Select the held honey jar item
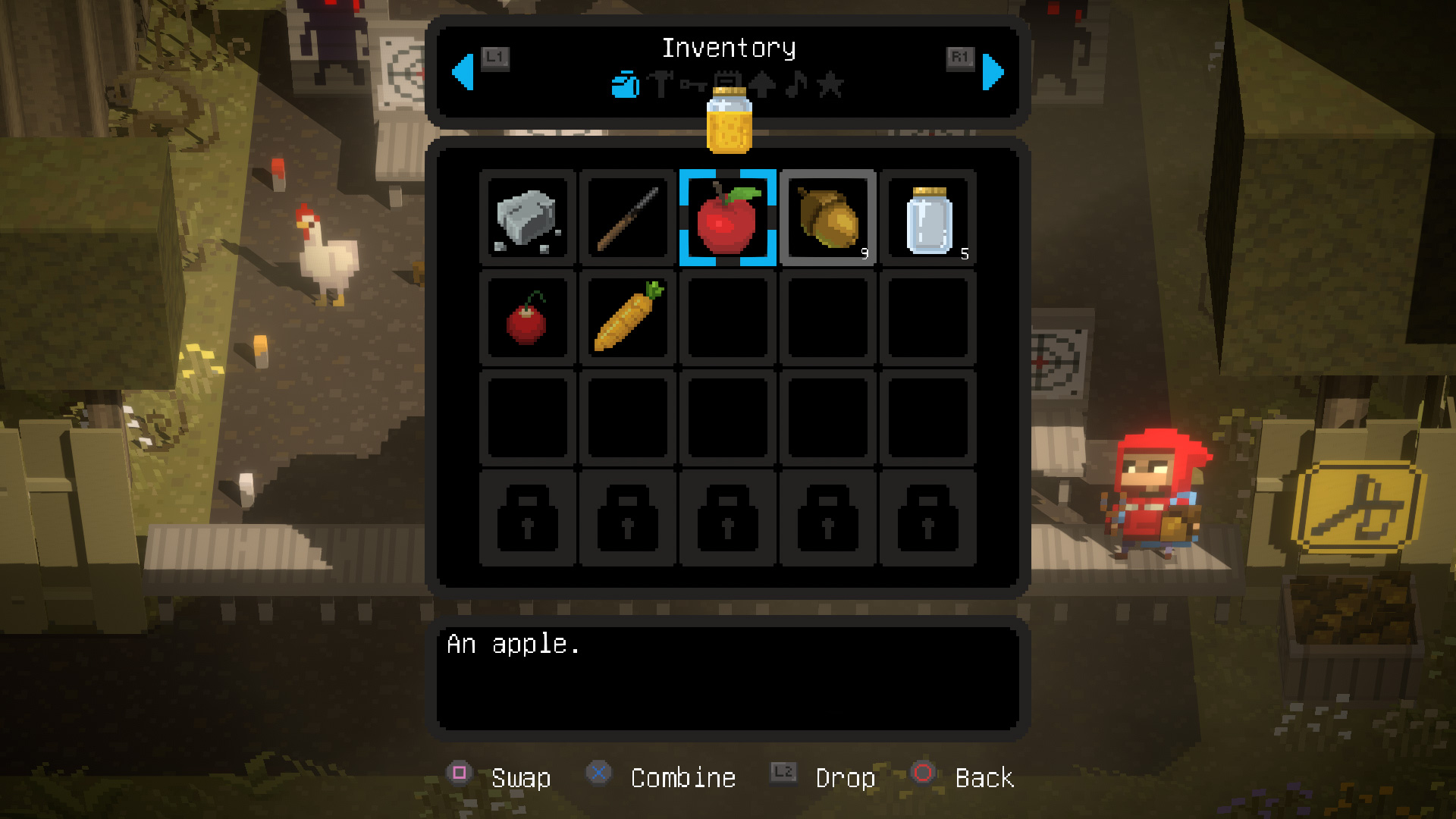 pos(729,121)
